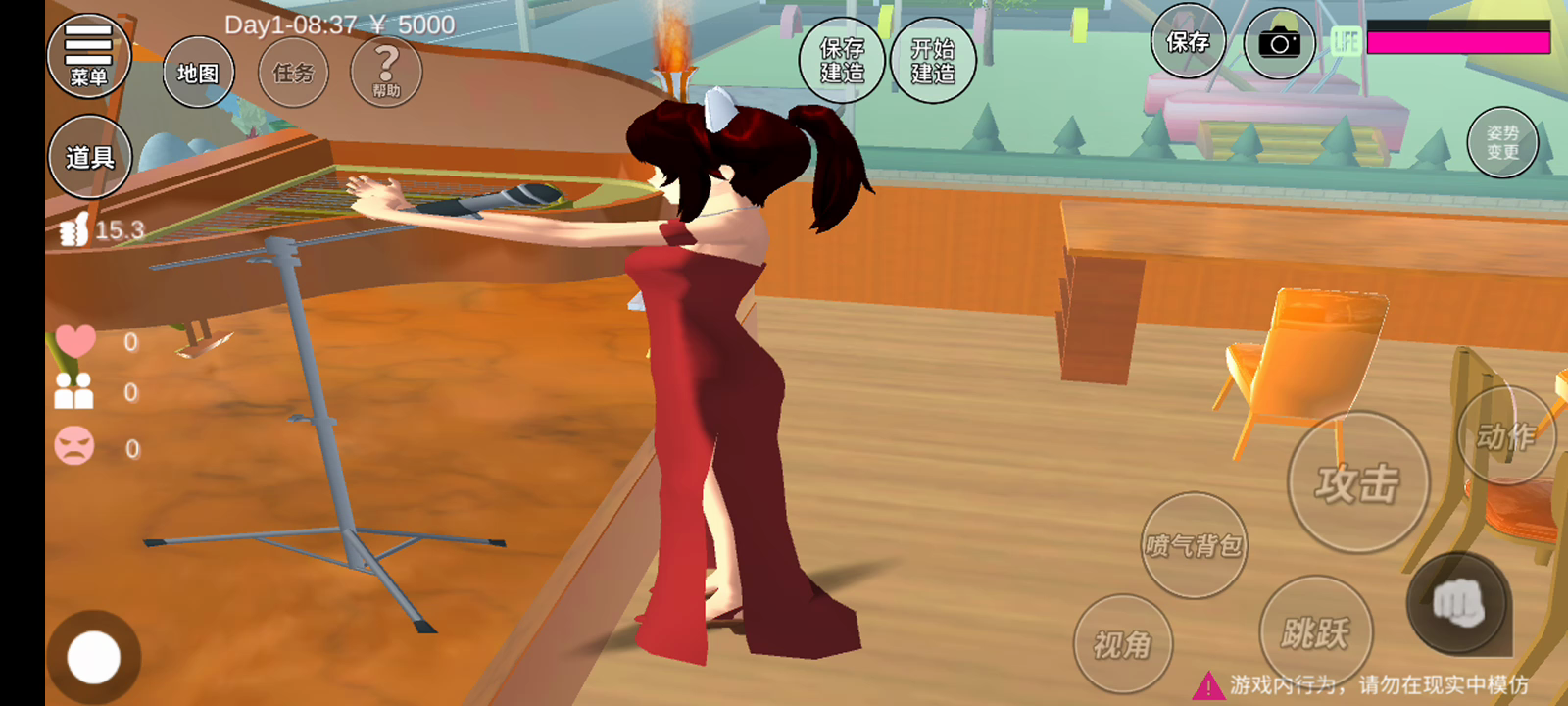1568x706 pixels.
Task: Tap the 跳跃 jump button
Action: tap(1315, 632)
